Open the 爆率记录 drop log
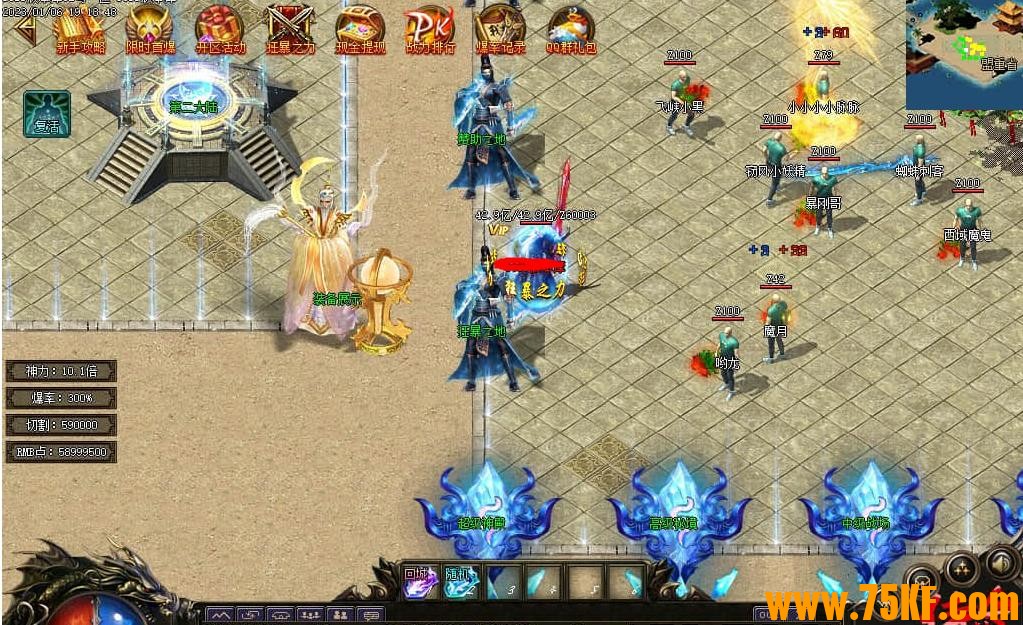The image size is (1023, 625). click(500, 30)
